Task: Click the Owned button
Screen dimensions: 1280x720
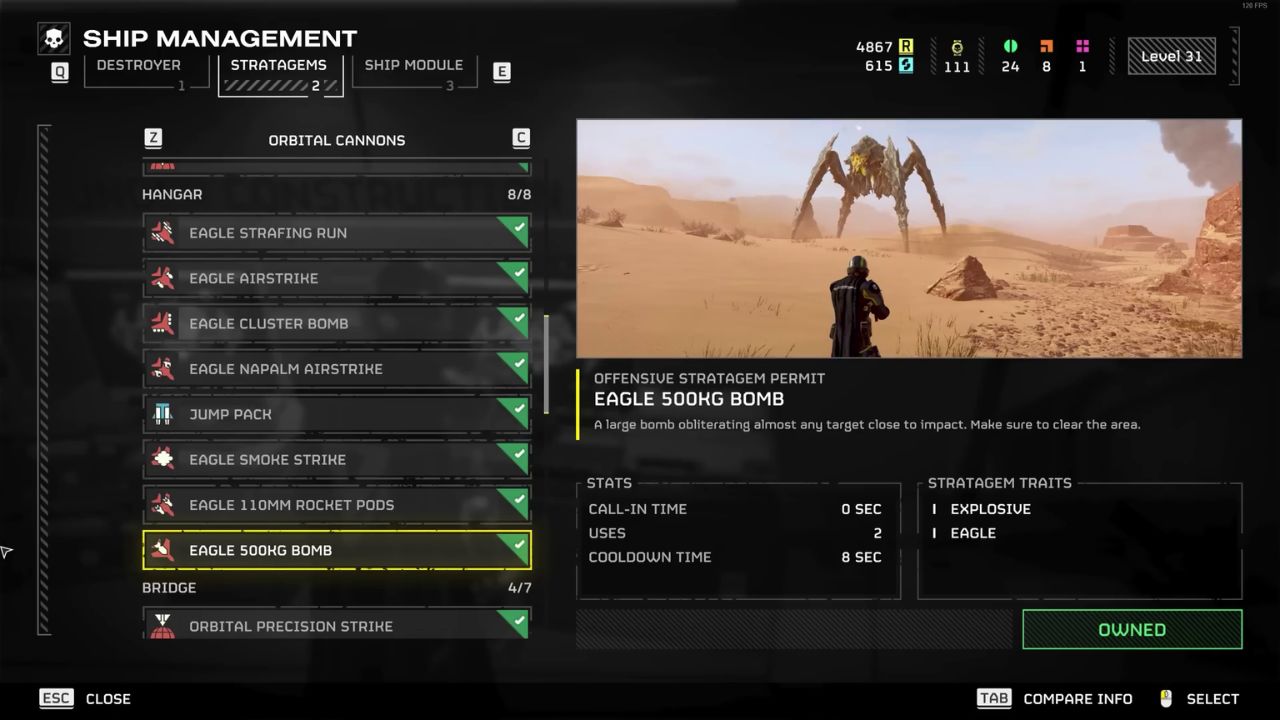Action: coord(1131,630)
